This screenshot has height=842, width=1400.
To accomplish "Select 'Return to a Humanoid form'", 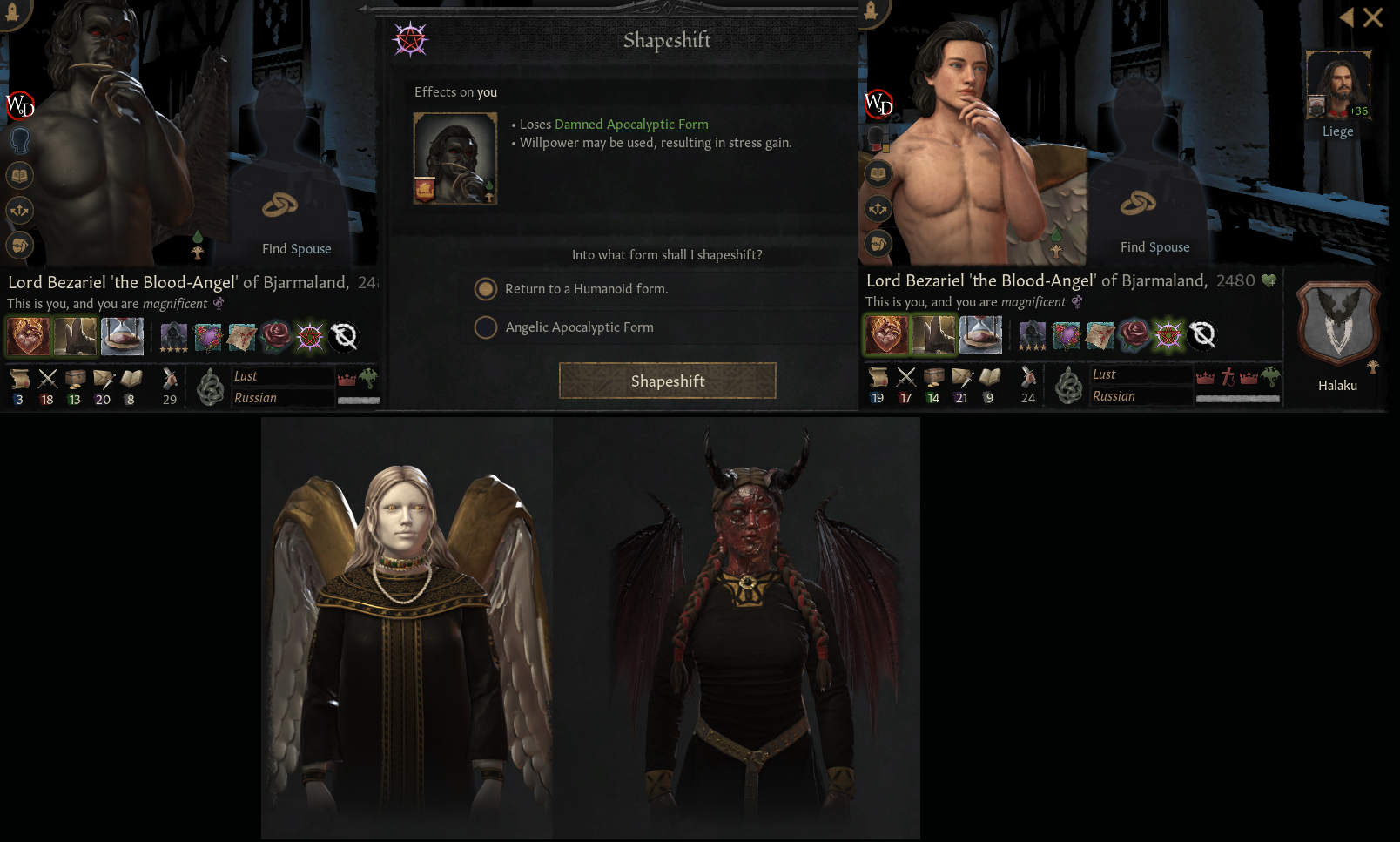I will 486,288.
